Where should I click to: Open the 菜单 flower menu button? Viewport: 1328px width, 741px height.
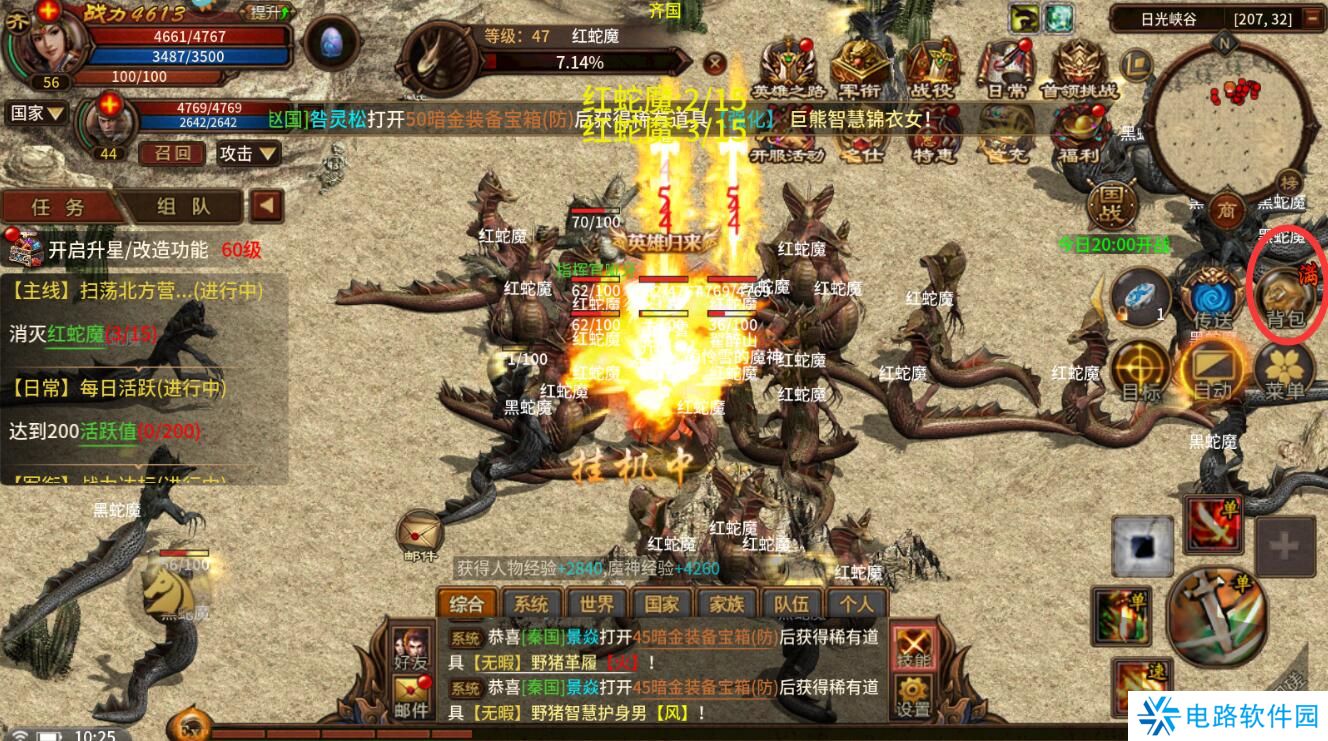(1285, 370)
